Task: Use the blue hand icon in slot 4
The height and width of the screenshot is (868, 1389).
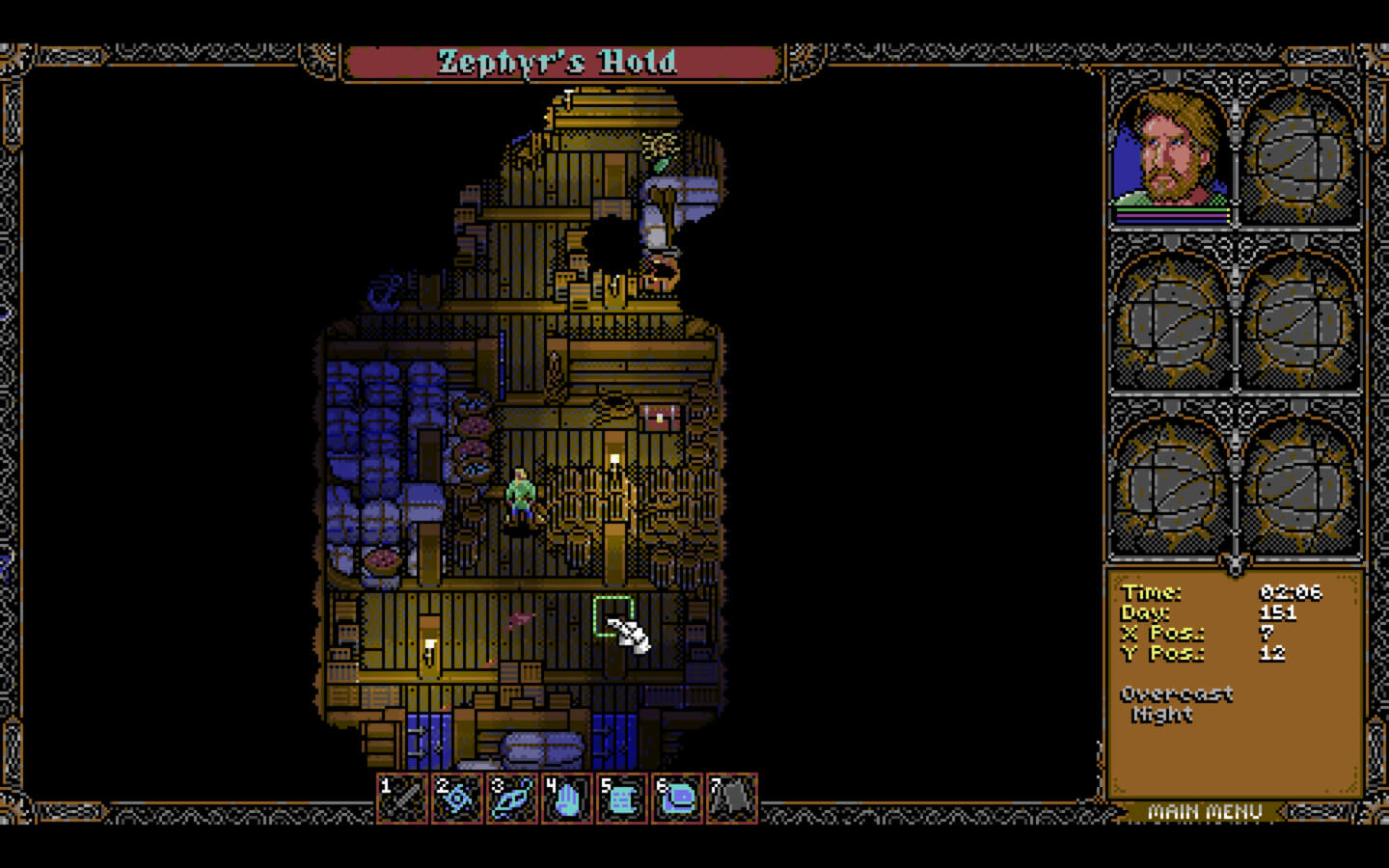Action: (567, 799)
